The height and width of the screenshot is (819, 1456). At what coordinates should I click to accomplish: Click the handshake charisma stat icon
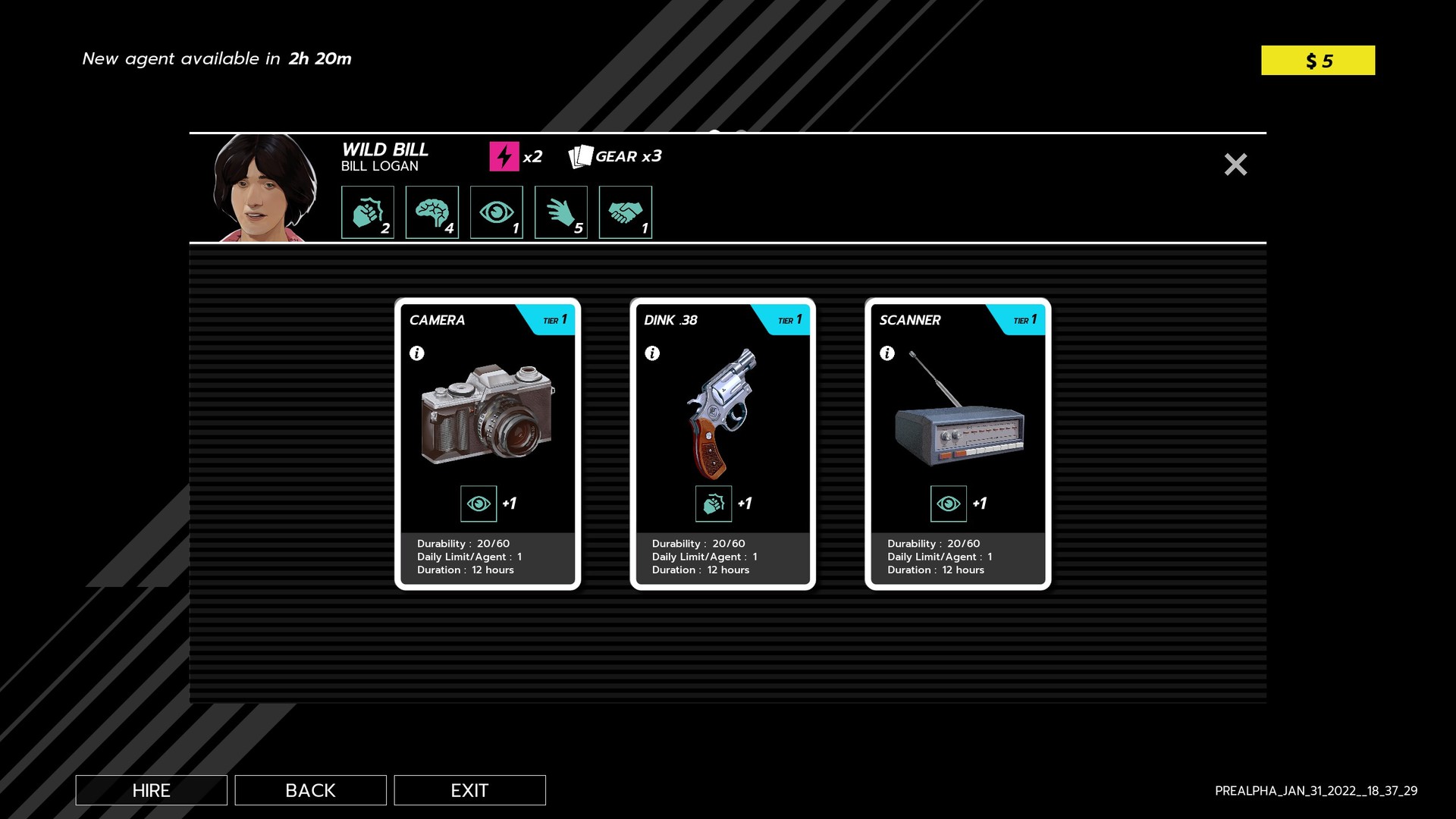[x=626, y=212]
